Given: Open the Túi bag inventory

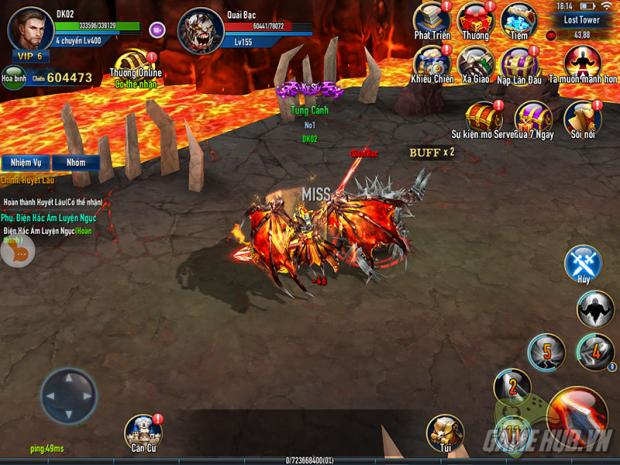Looking at the screenshot, I should [444, 431].
